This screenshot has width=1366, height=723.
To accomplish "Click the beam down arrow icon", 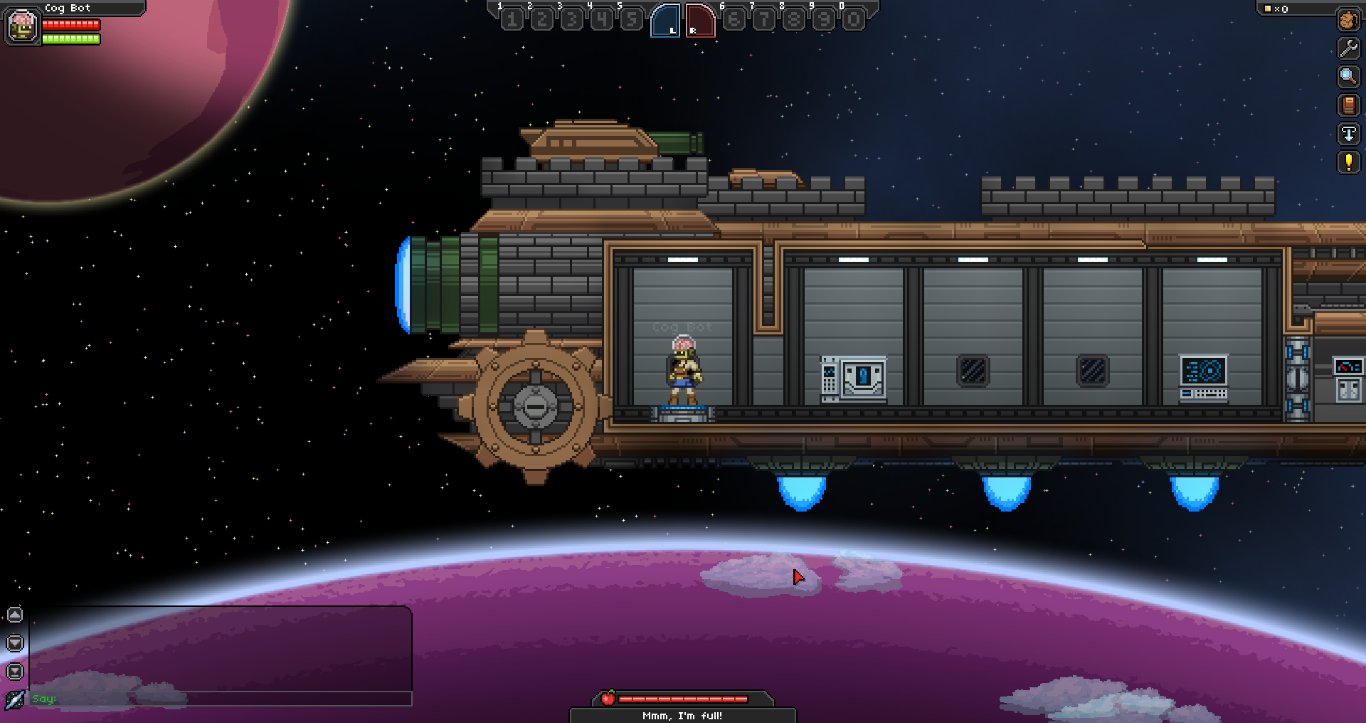I will [x=1348, y=133].
